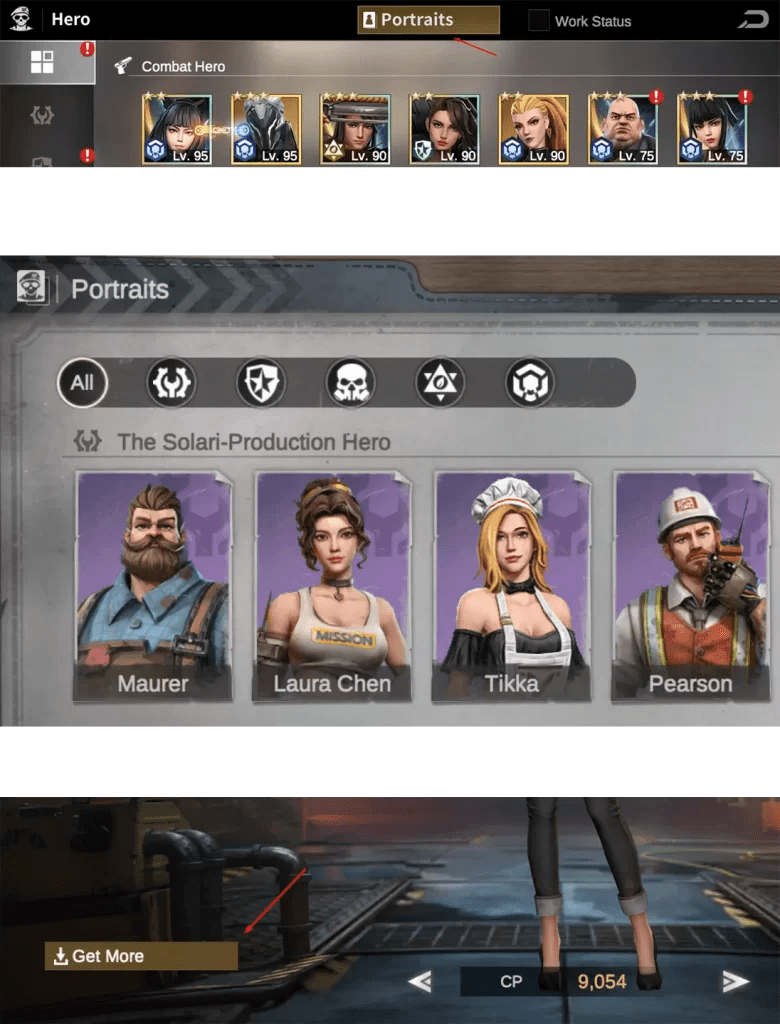Filter portraits by wrench production icon
This screenshot has width=780, height=1024.
pyautogui.click(x=171, y=382)
